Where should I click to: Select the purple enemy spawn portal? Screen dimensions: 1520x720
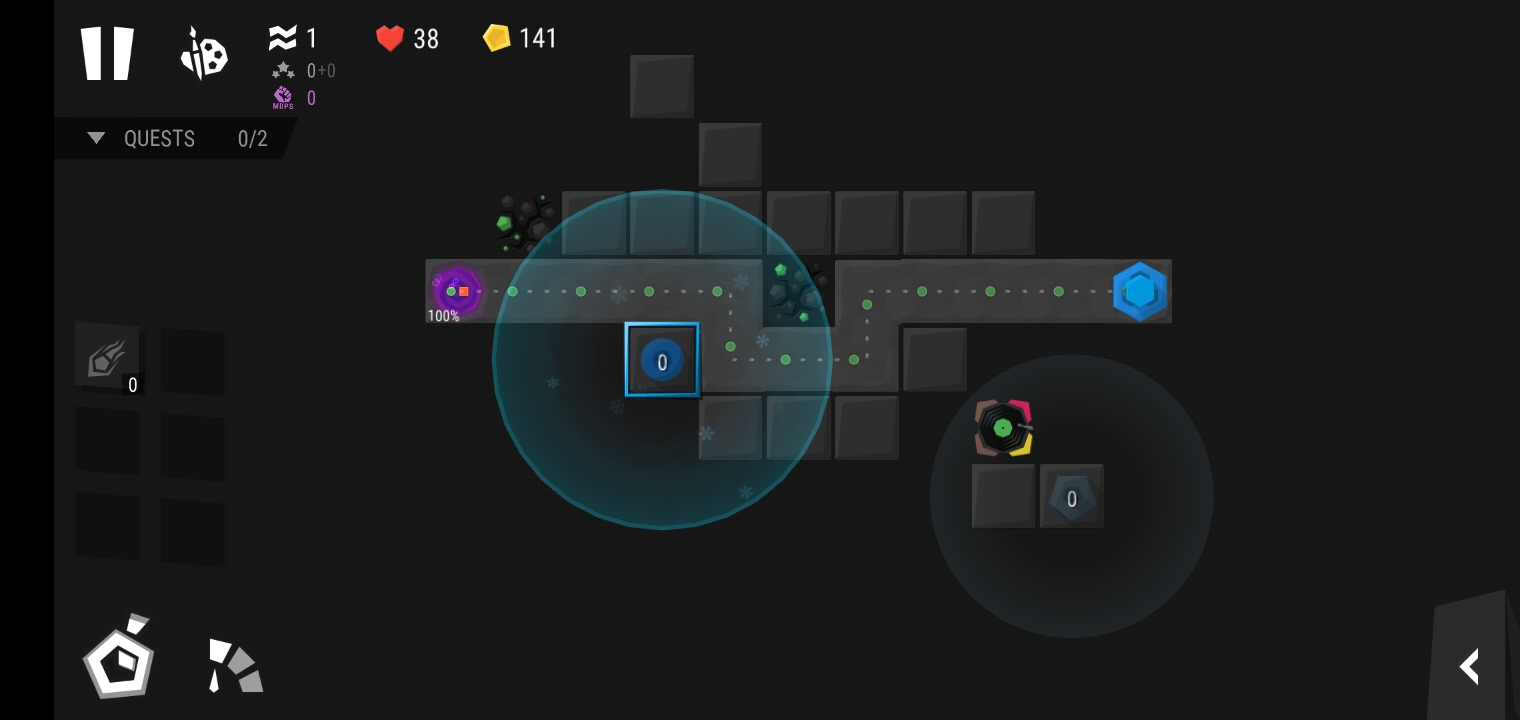456,291
